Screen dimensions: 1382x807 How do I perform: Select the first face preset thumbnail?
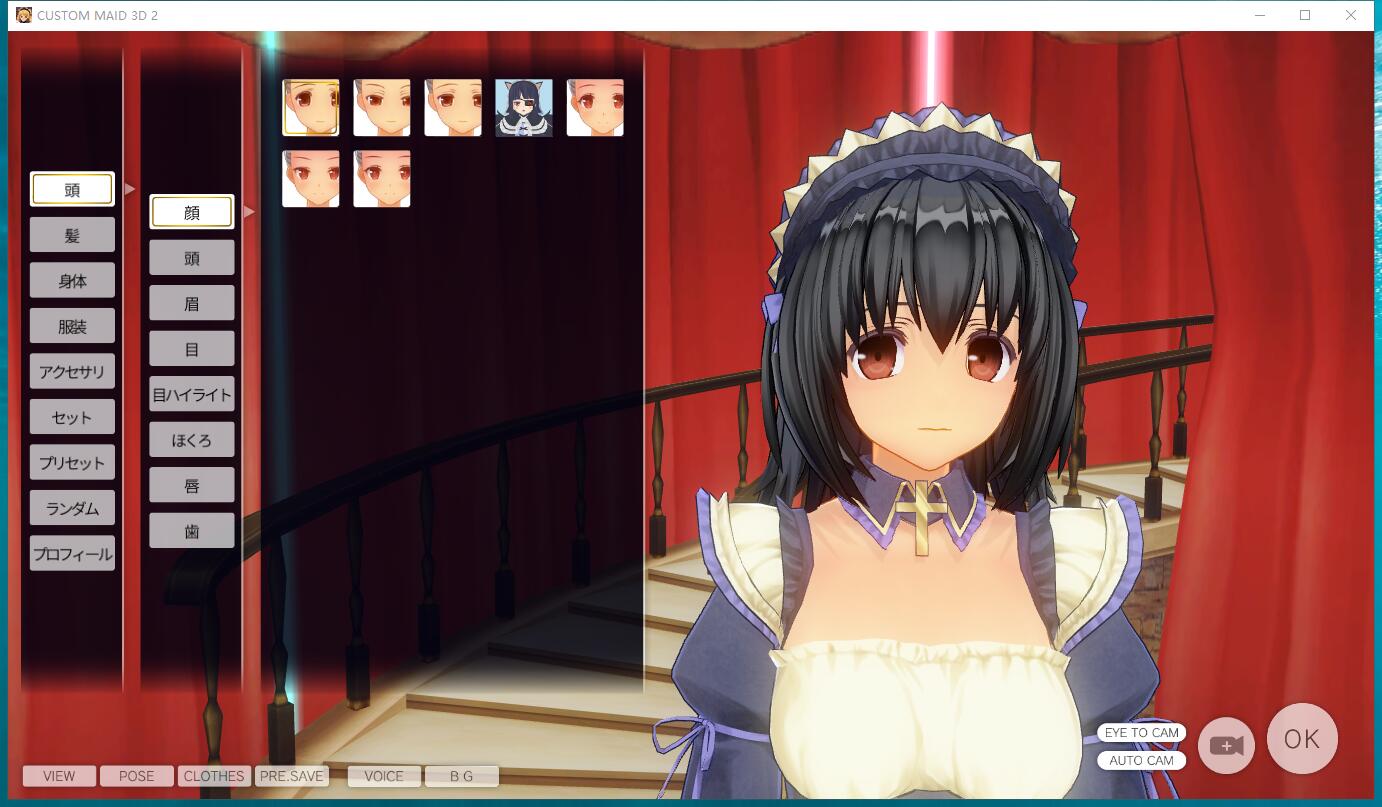pos(311,107)
